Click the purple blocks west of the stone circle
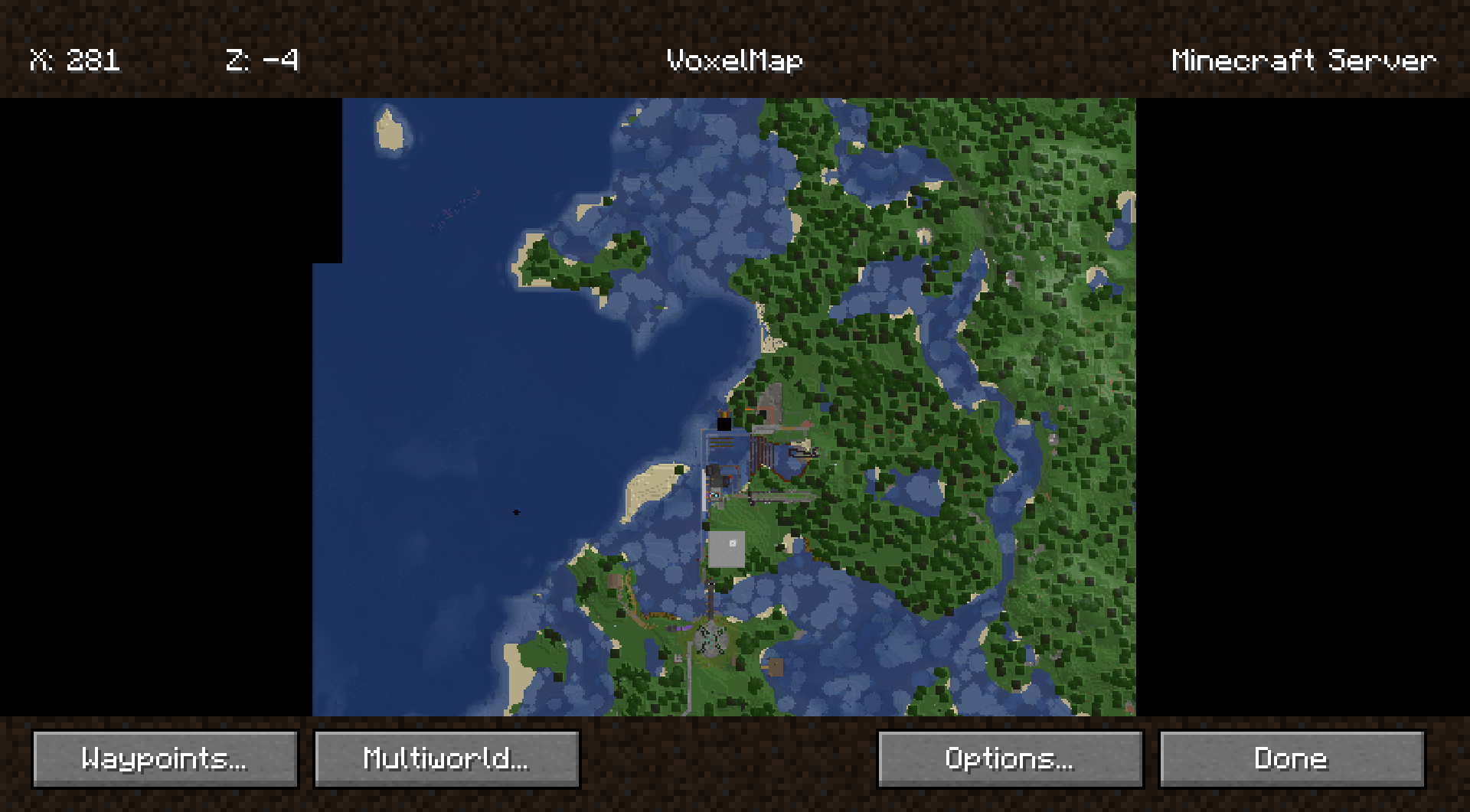Screen dimensions: 1470x812 click(684, 628)
